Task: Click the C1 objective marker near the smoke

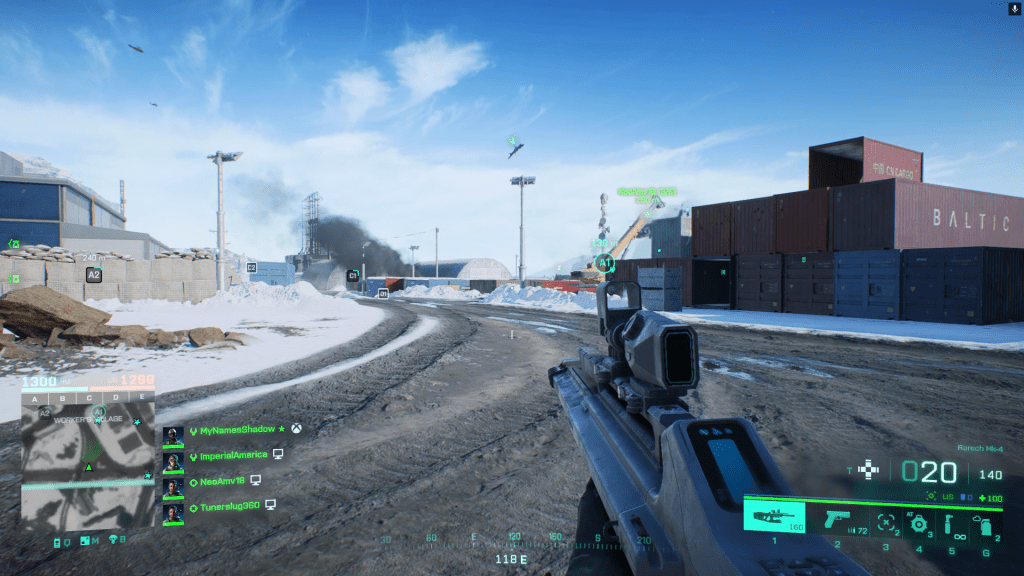Action: pyautogui.click(x=353, y=275)
